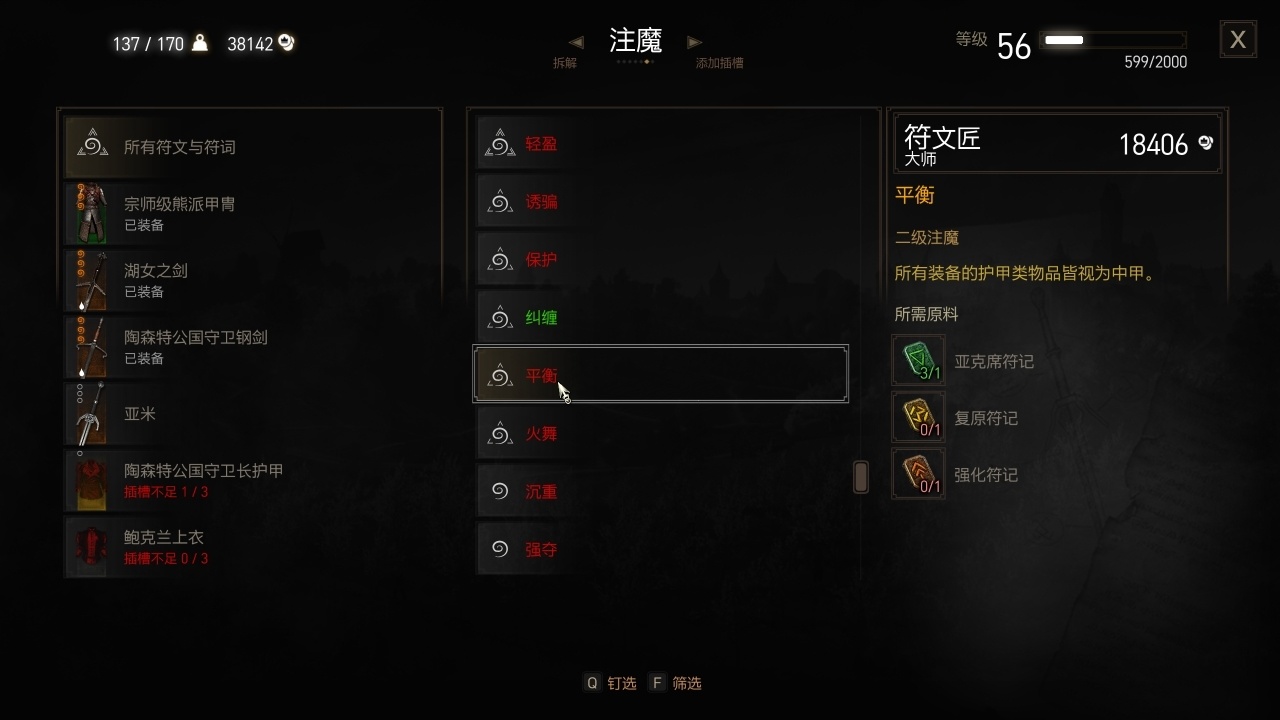Open 添加插槽 with the right arrow
The height and width of the screenshot is (720, 1280).
pos(695,42)
